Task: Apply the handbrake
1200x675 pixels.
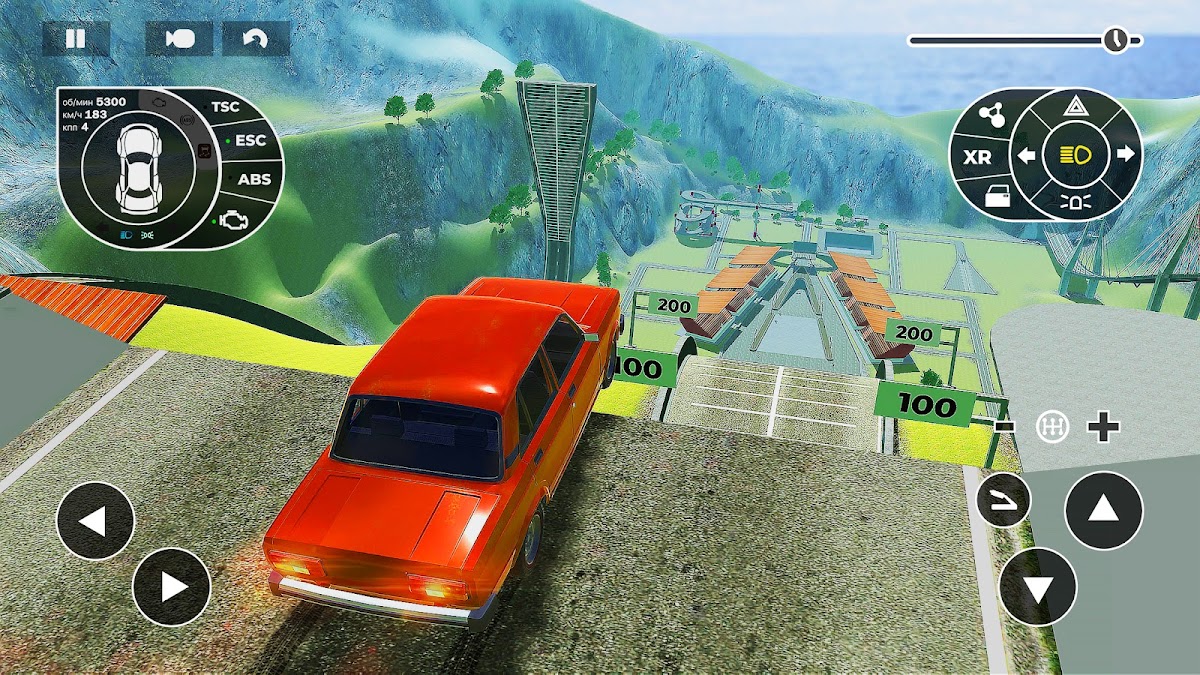Action: tap(1004, 502)
